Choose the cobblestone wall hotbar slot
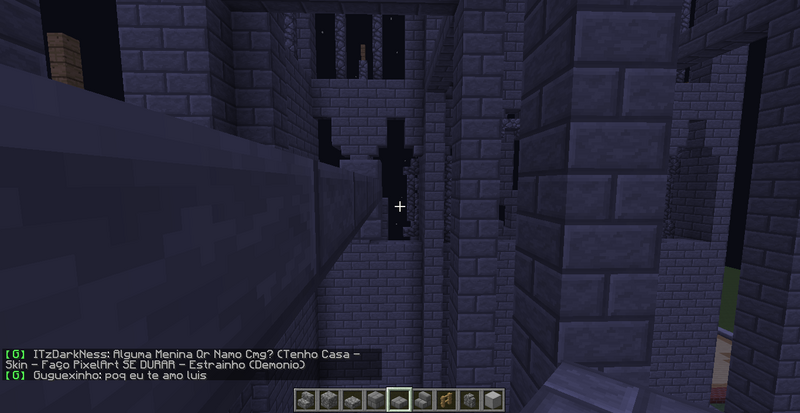This screenshot has height=413, width=800. 470,400
